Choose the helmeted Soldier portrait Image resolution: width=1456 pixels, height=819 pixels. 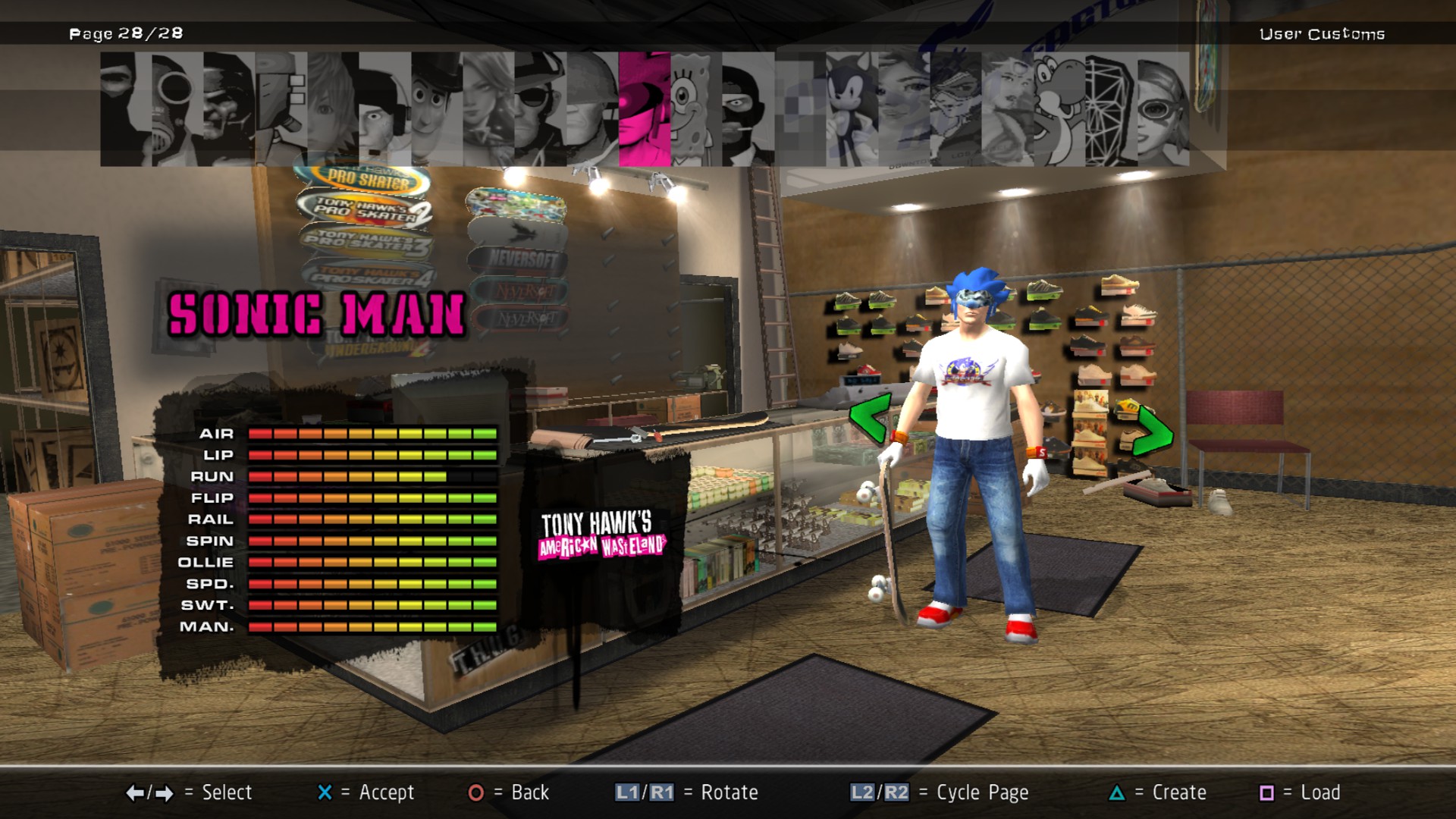[x=592, y=109]
